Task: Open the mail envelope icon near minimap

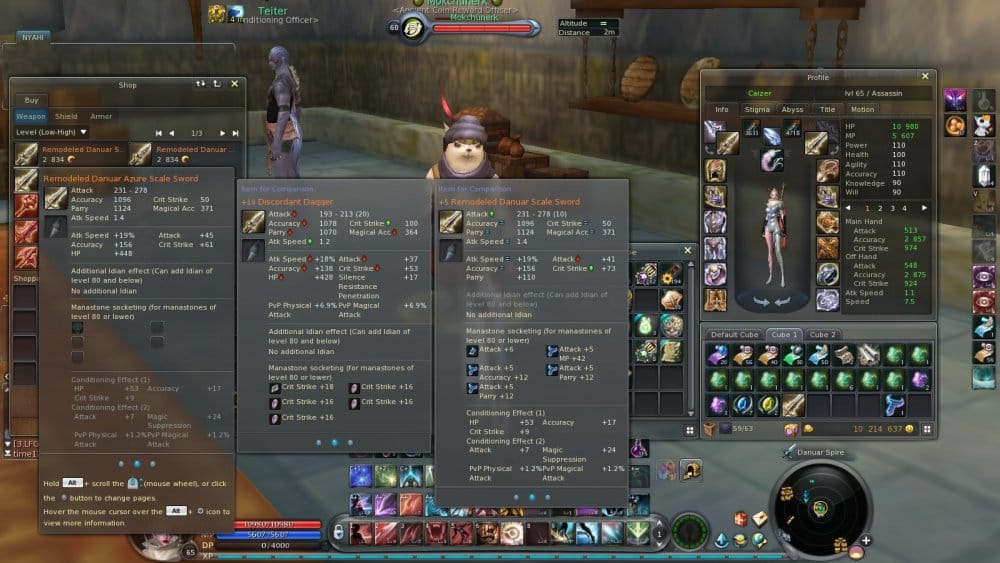Action: 759,519
